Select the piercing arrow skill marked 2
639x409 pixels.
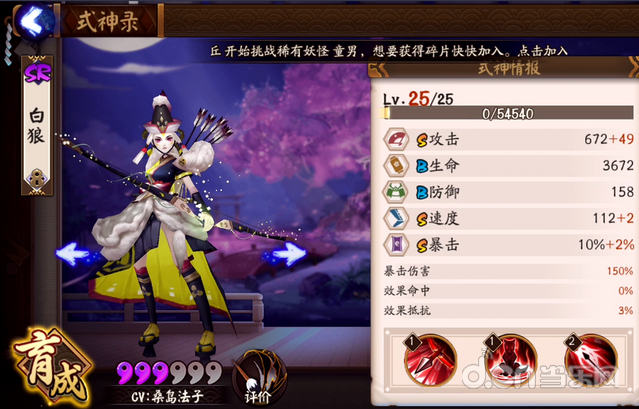point(589,359)
